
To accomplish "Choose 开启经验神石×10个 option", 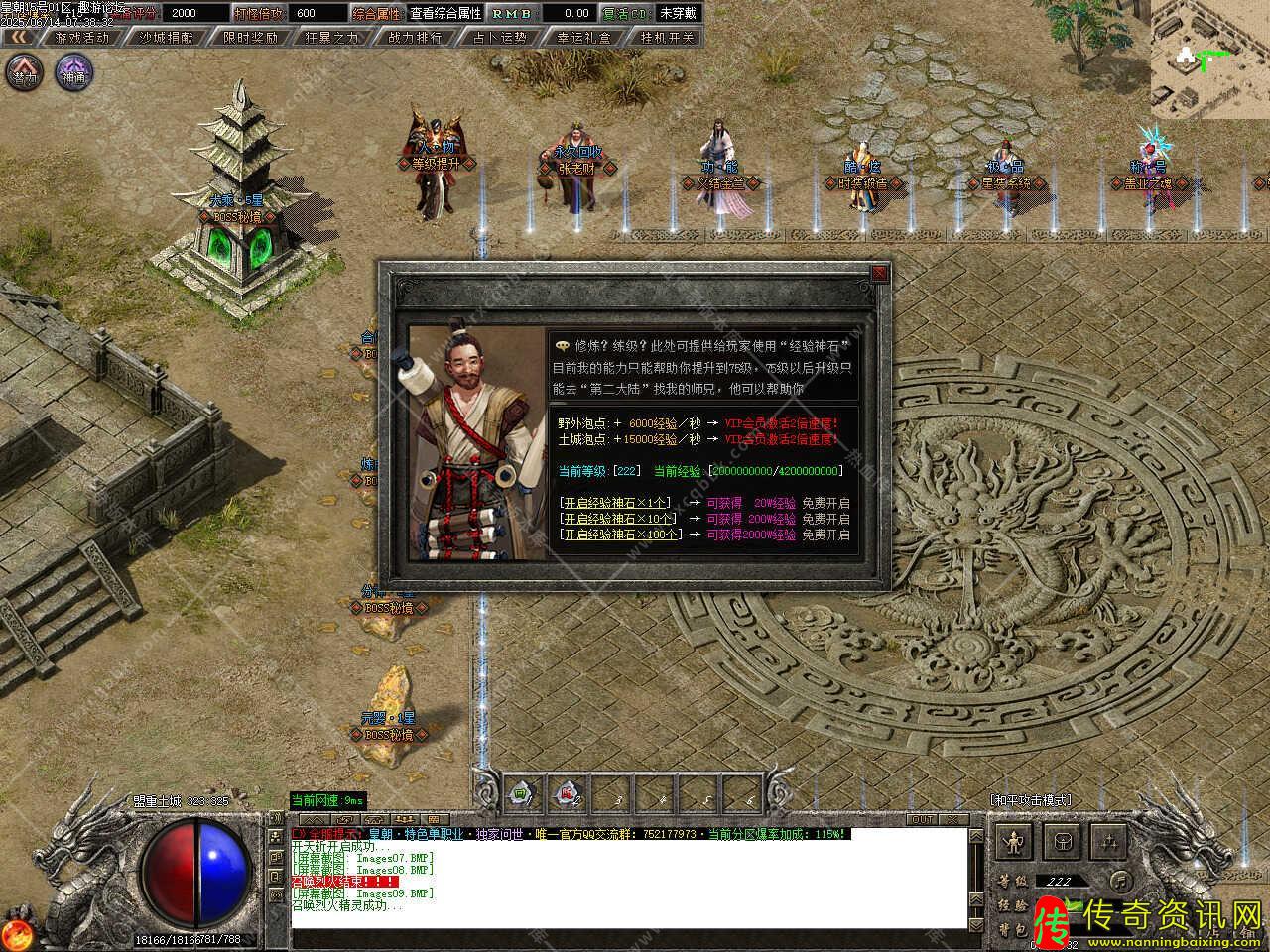I will pyautogui.click(x=618, y=519).
